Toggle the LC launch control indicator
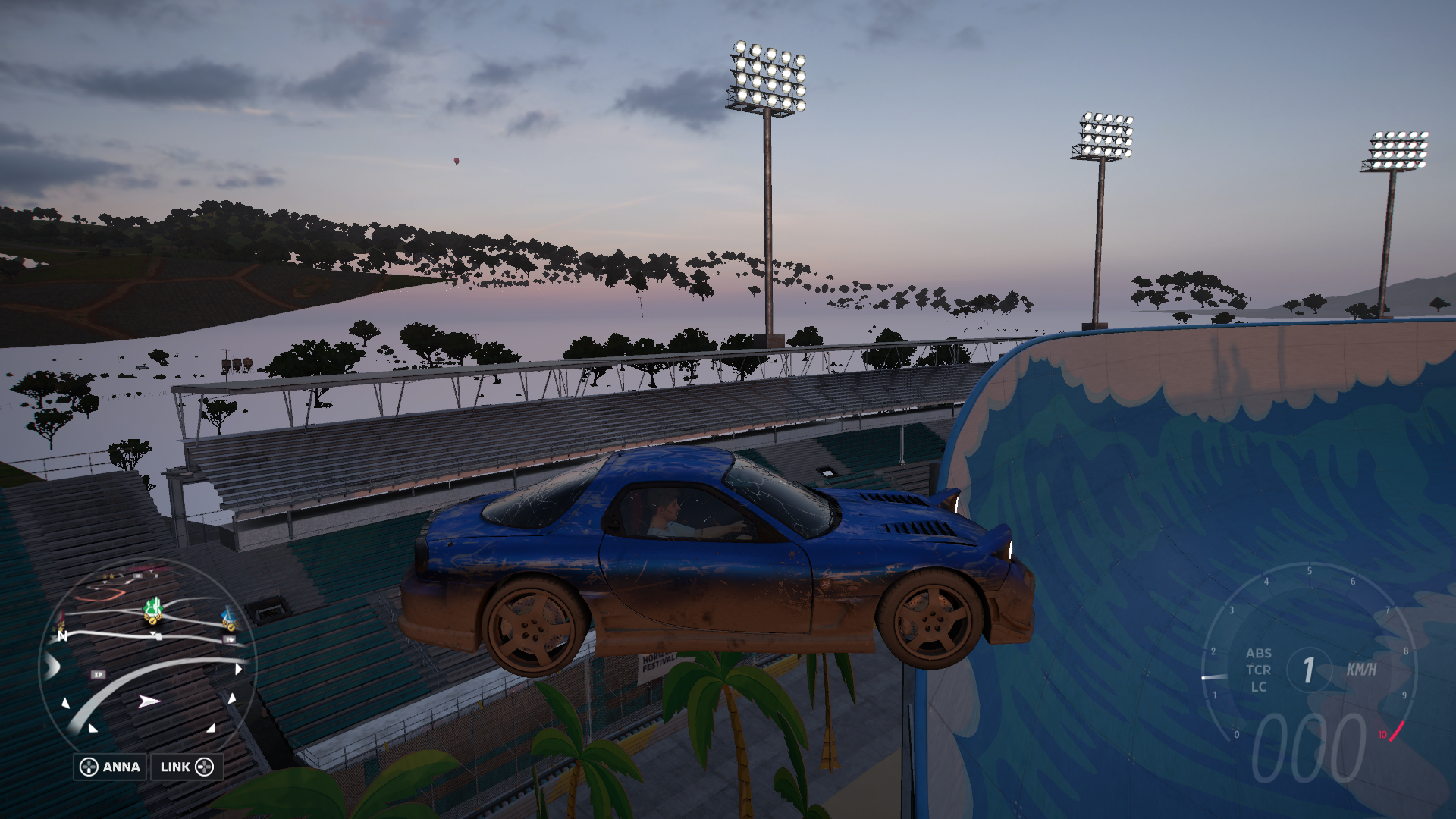 point(1259,687)
